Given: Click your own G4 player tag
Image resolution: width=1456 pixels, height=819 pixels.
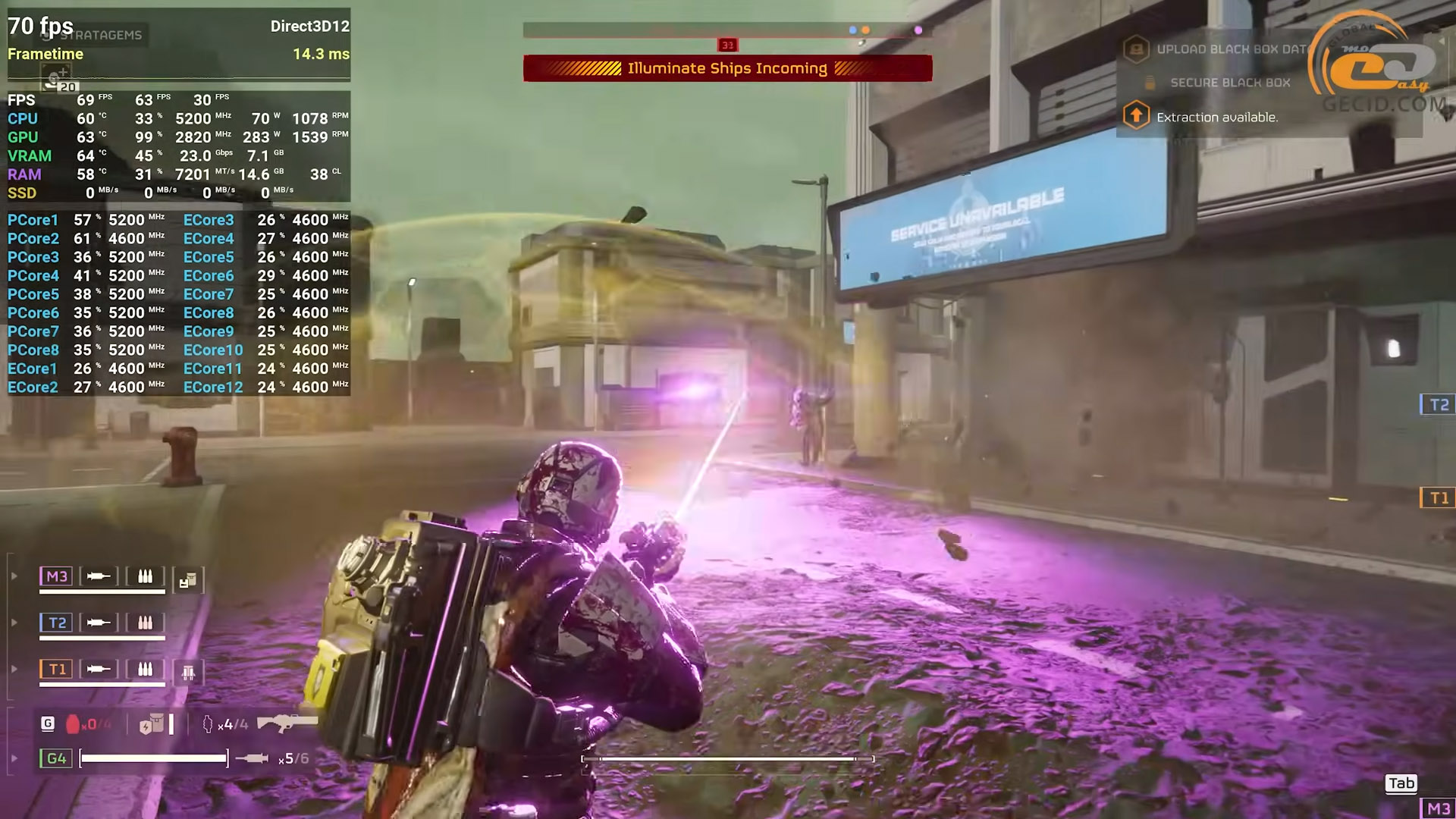Looking at the screenshot, I should tap(56, 758).
